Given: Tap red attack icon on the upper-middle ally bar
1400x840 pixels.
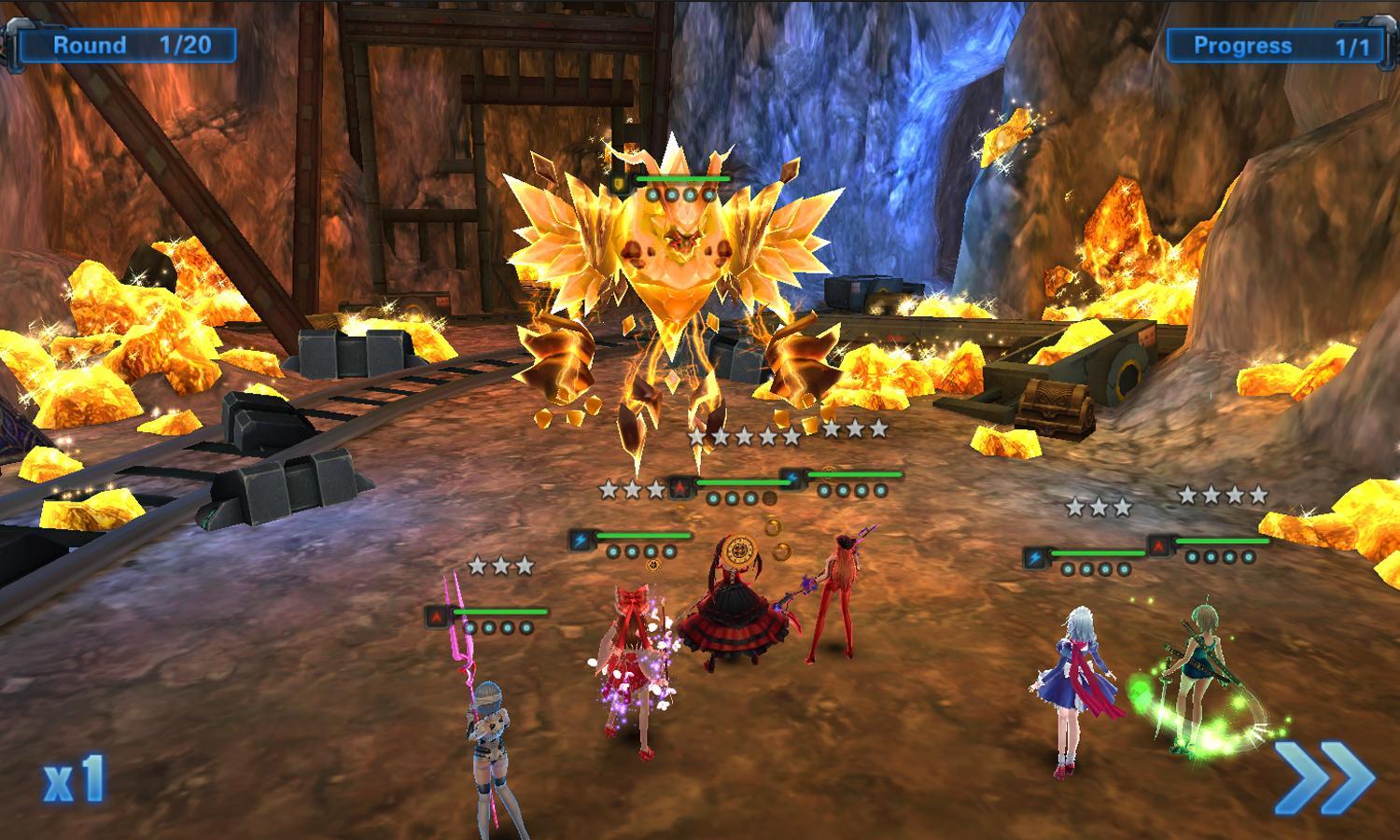Looking at the screenshot, I should 681,487.
